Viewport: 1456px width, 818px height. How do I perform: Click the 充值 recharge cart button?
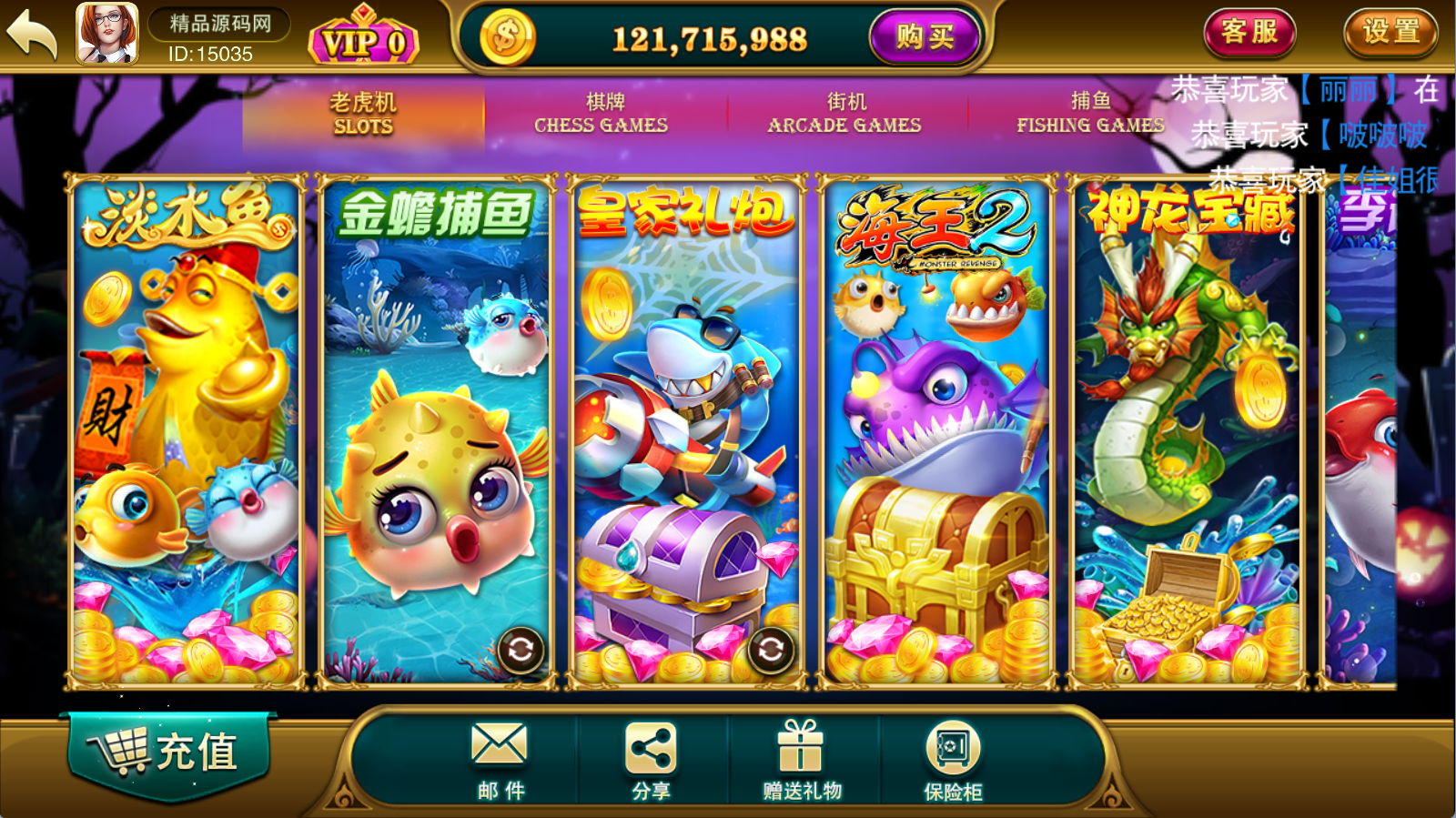(x=169, y=752)
